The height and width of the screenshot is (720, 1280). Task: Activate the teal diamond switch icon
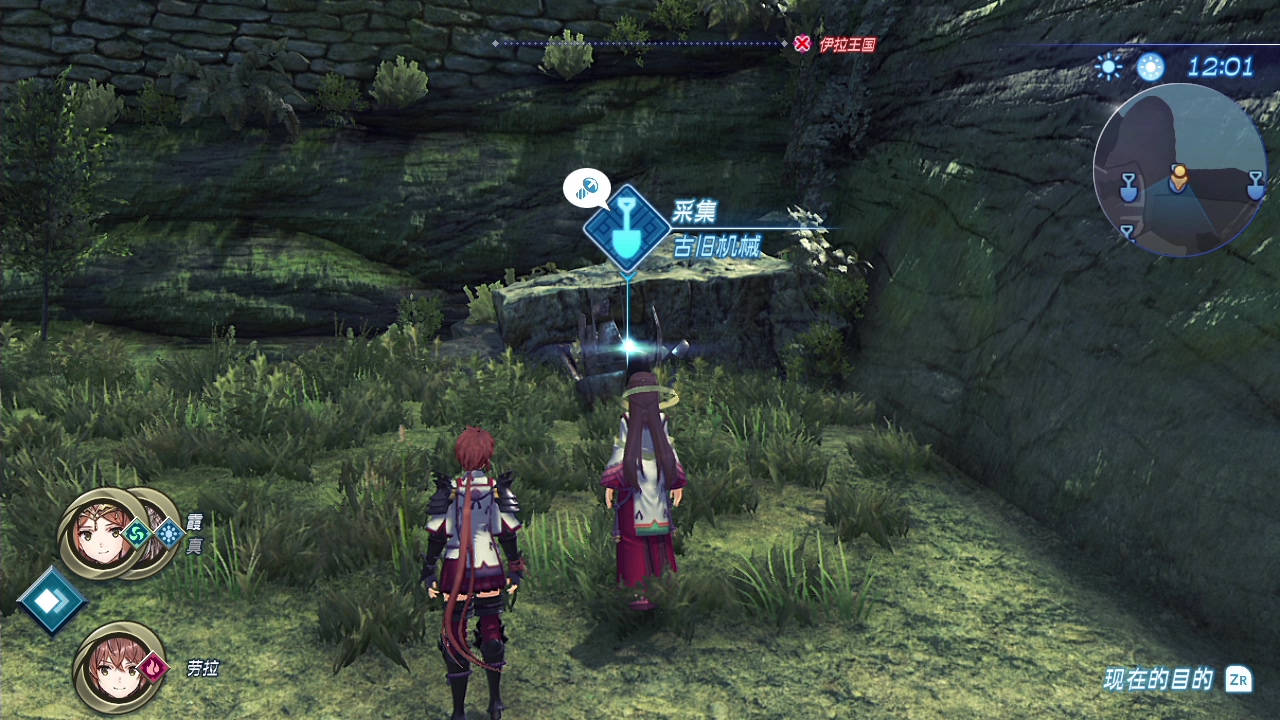(50, 599)
